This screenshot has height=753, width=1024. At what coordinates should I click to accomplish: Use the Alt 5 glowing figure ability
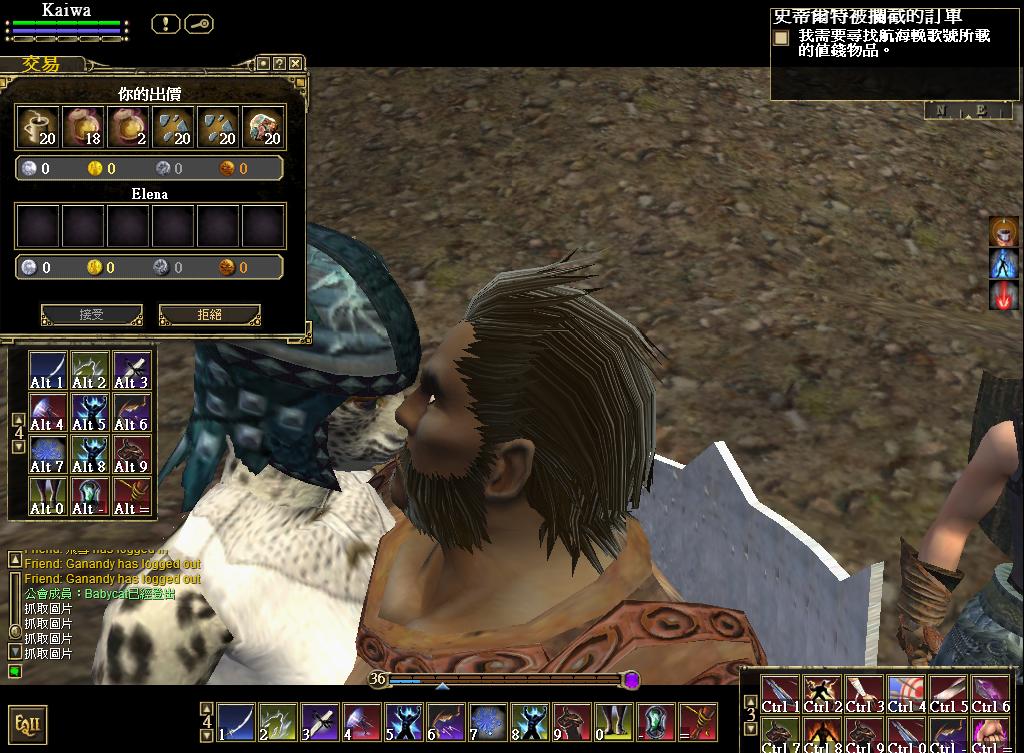tap(89, 412)
